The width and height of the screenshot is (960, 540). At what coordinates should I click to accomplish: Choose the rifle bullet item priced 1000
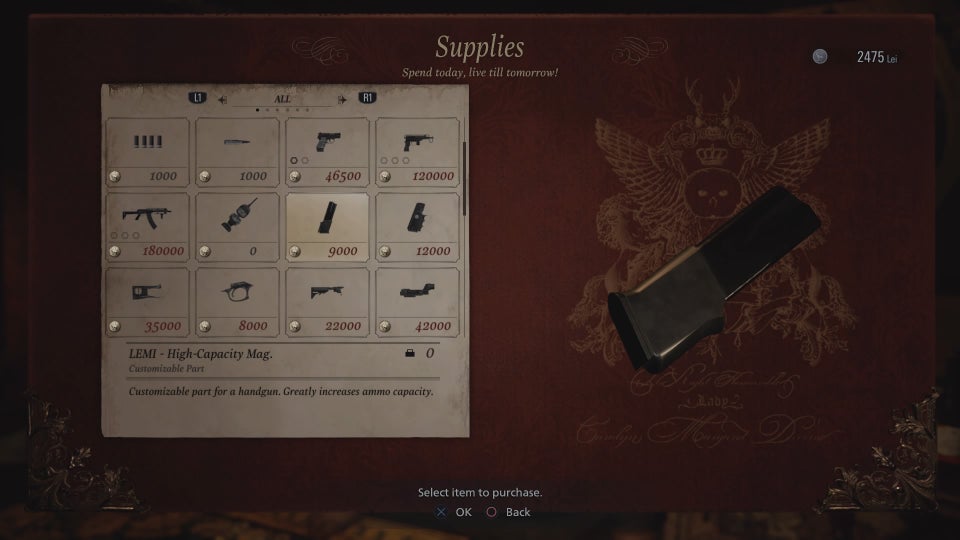[x=237, y=151]
